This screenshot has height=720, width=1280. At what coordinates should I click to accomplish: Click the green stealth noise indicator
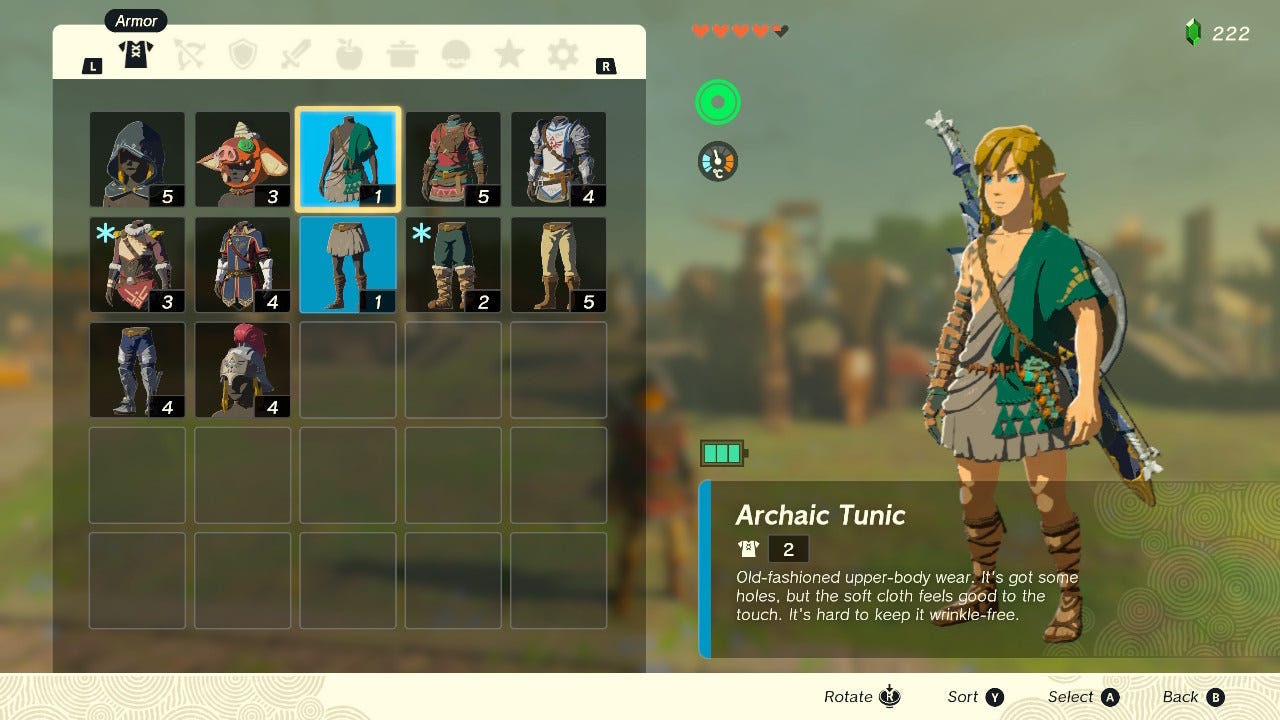pos(717,101)
